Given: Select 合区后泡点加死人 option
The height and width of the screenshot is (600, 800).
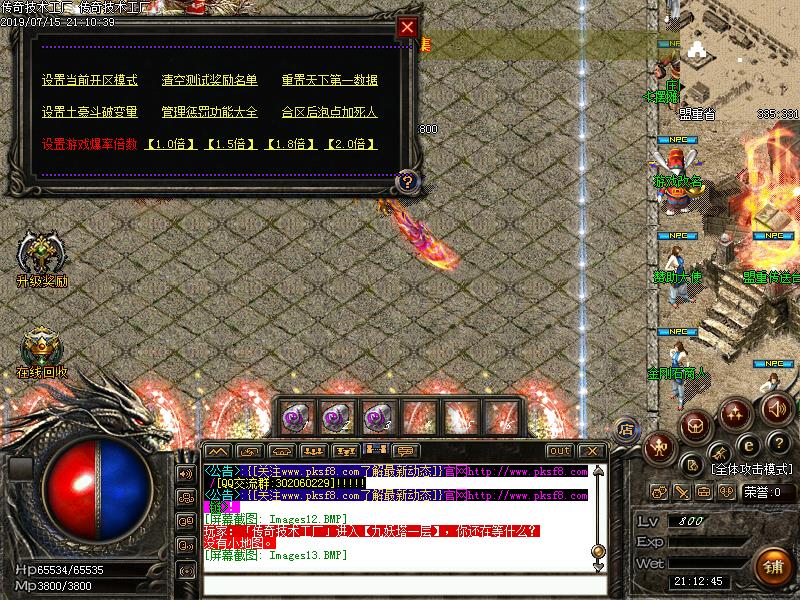Looking at the screenshot, I should (x=329, y=112).
